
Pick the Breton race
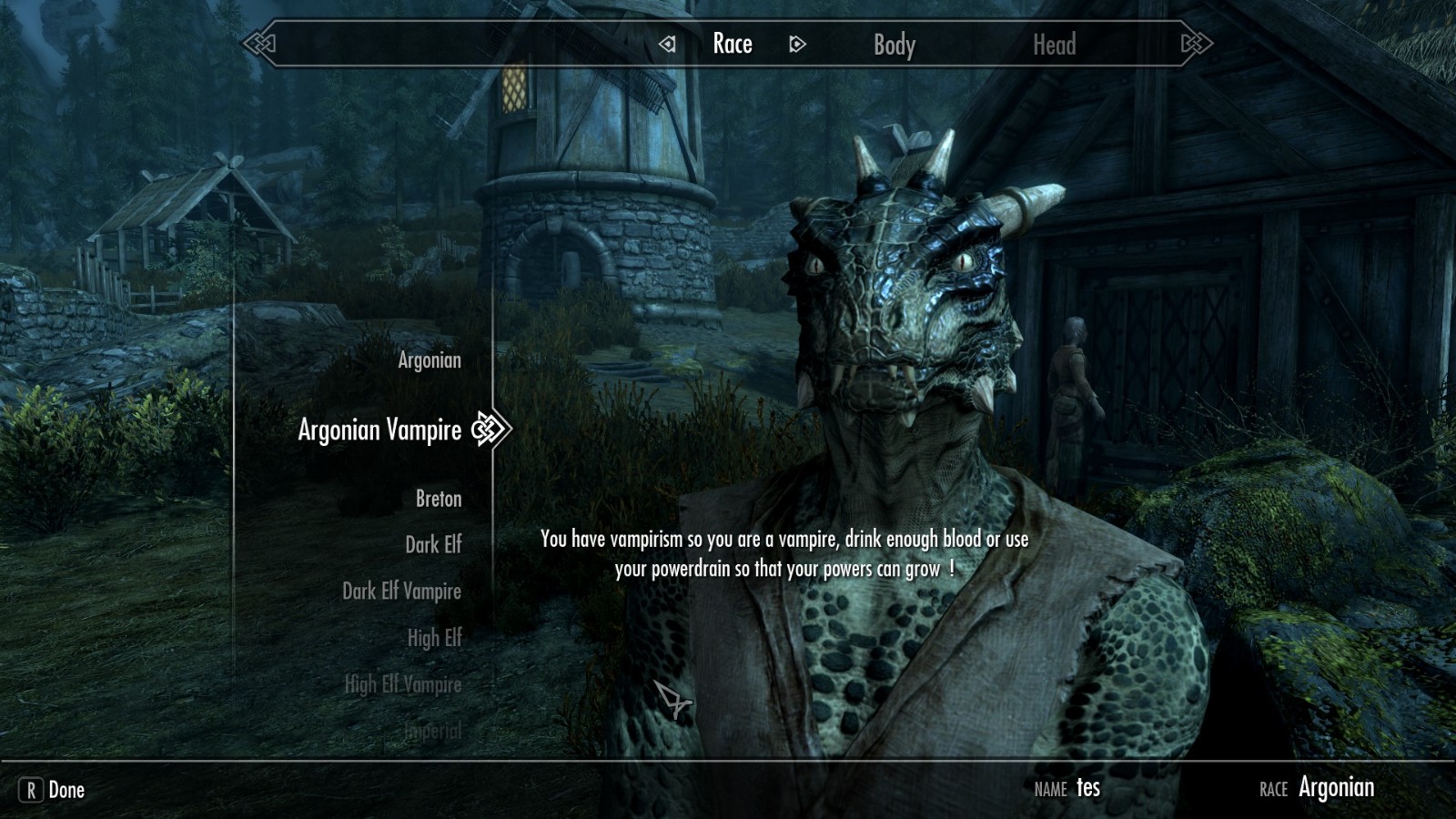438,499
